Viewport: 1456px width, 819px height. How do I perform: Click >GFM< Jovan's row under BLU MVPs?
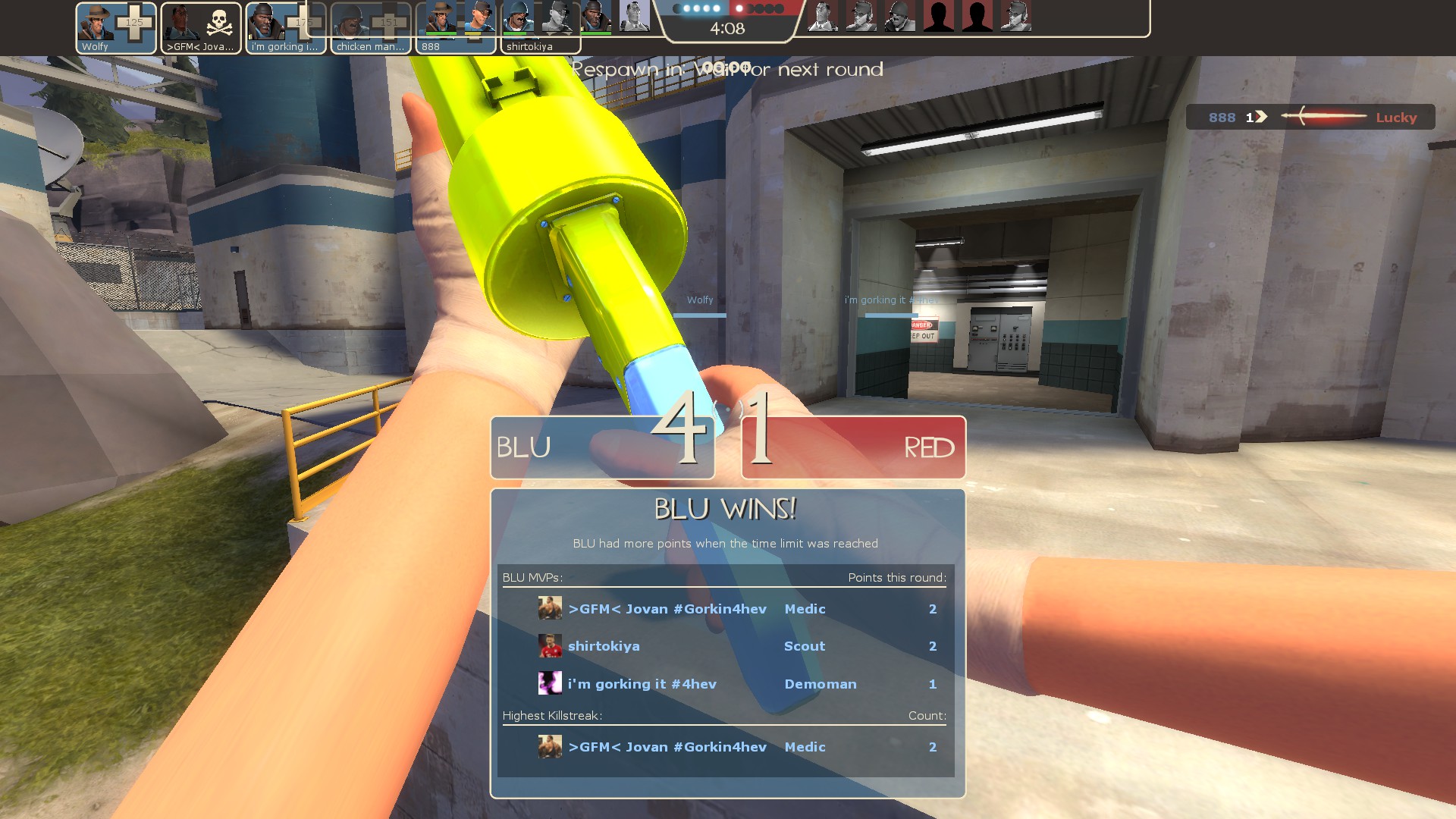point(725,609)
